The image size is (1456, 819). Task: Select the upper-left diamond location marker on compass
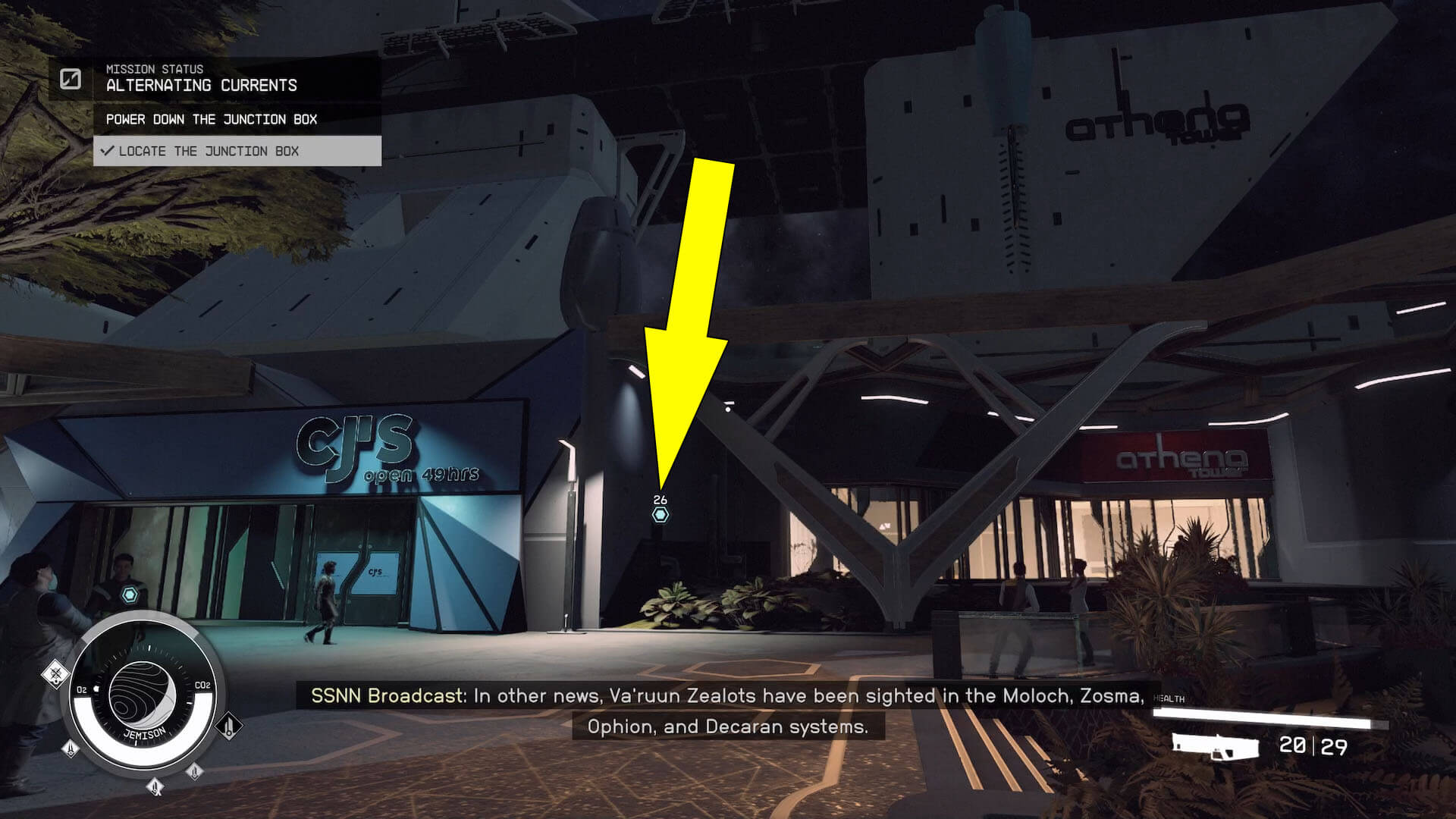[x=56, y=672]
